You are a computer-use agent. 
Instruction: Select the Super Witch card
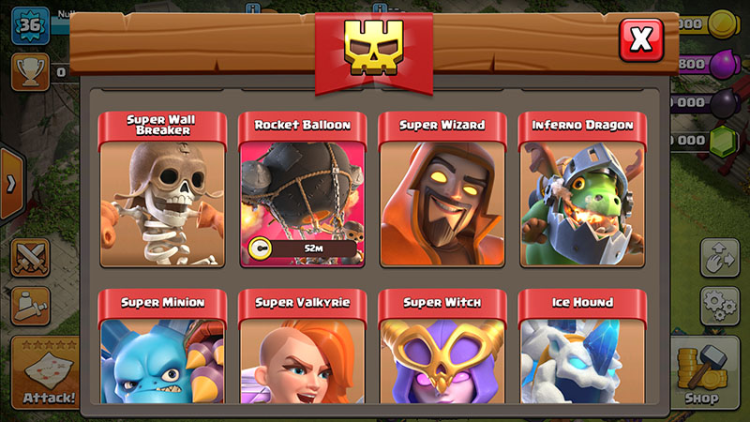[x=442, y=350]
